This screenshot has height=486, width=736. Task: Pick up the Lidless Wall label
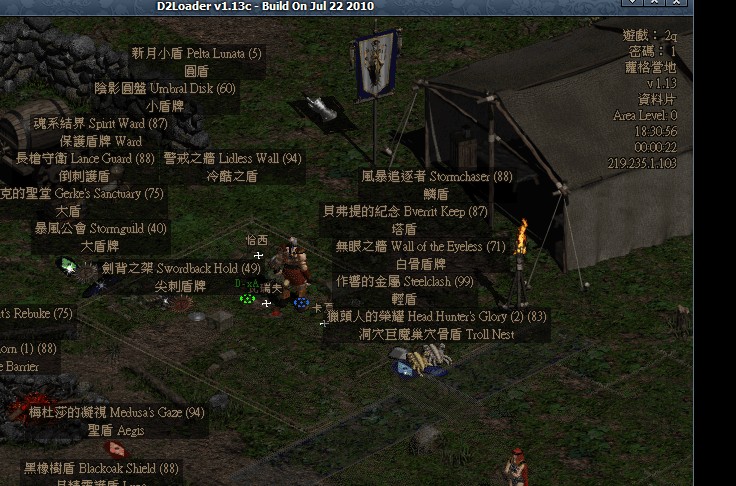coord(232,158)
